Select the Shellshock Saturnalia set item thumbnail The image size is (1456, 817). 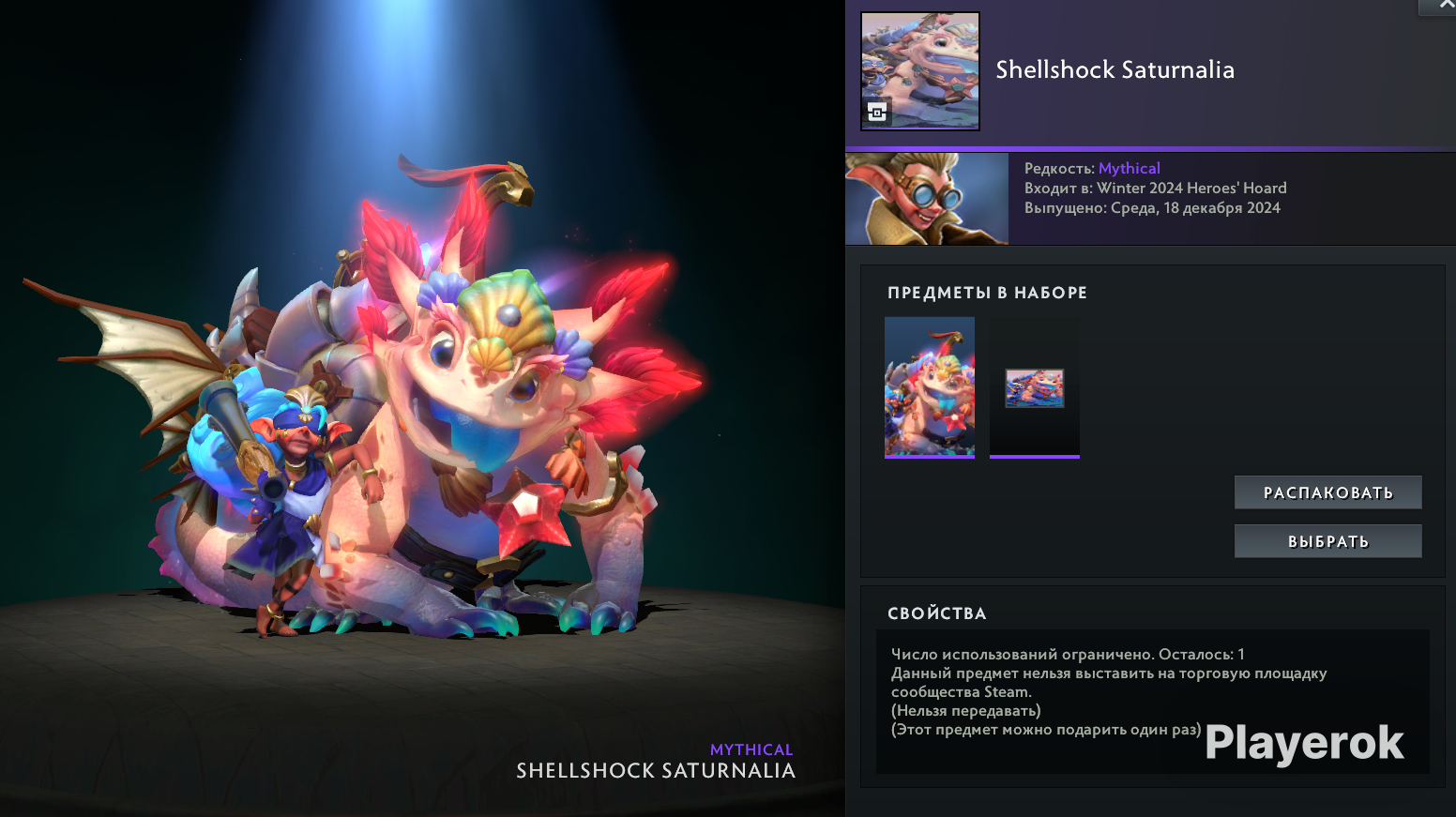pos(929,386)
